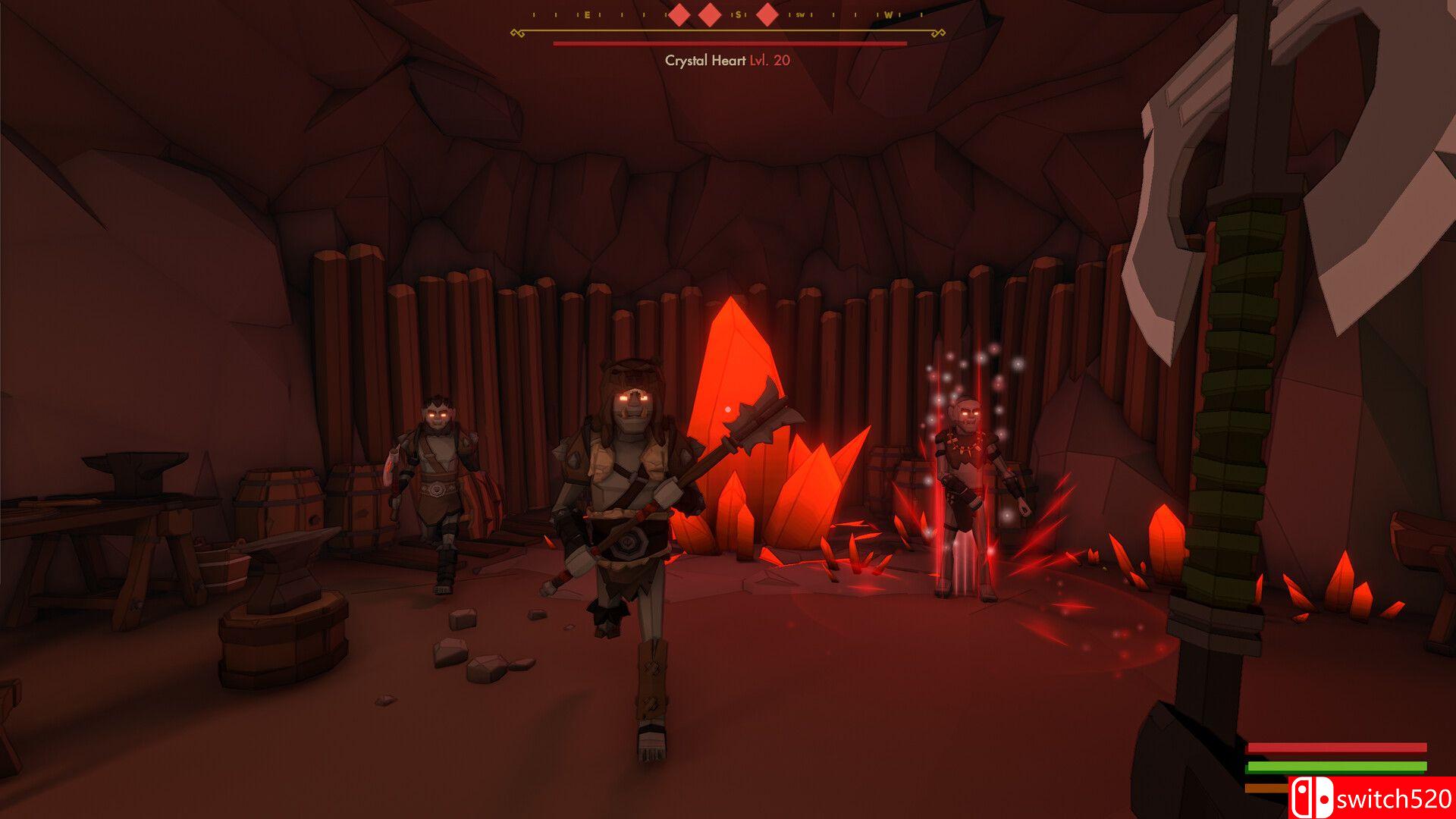Open the switch520 watermark logo
The height and width of the screenshot is (819, 1456).
click(x=1371, y=798)
